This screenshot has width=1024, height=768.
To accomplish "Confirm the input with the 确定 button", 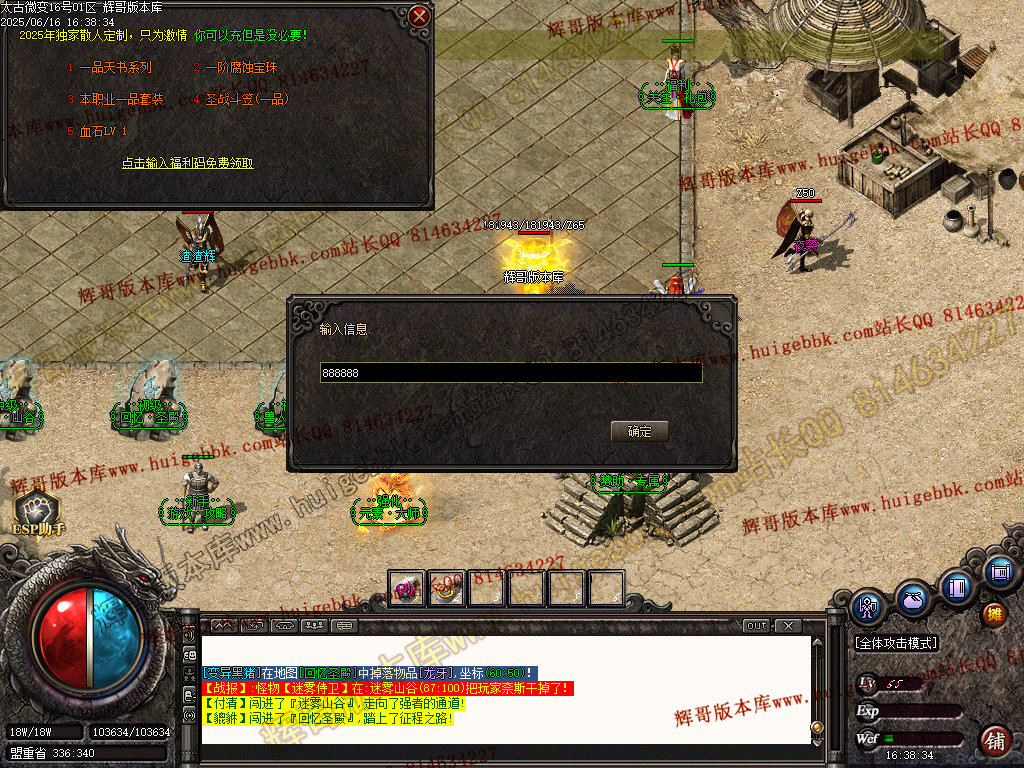I will pos(639,431).
